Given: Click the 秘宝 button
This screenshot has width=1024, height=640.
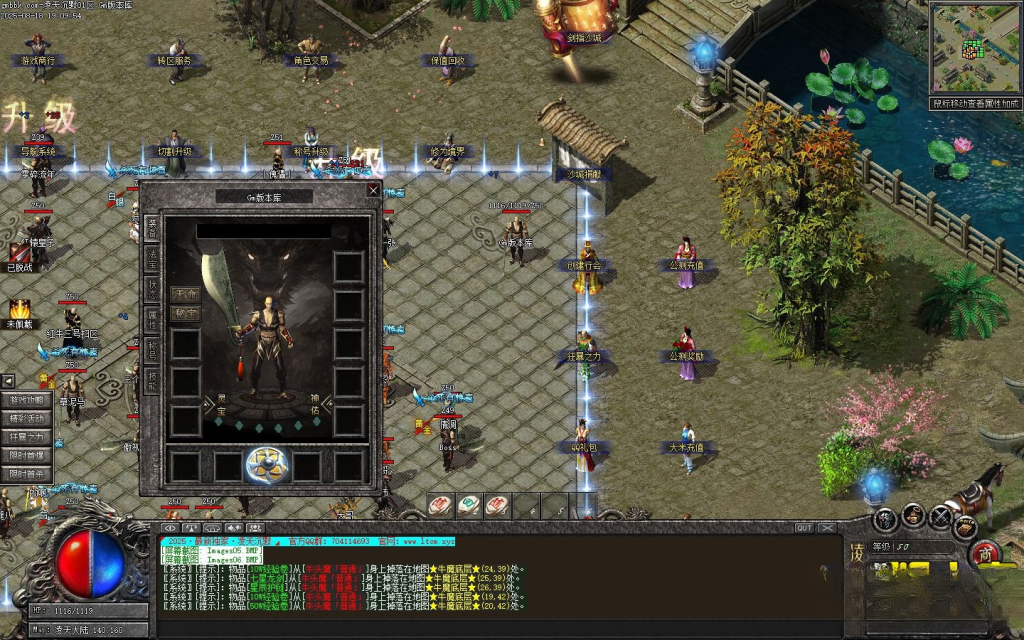Looking at the screenshot, I should [185, 314].
